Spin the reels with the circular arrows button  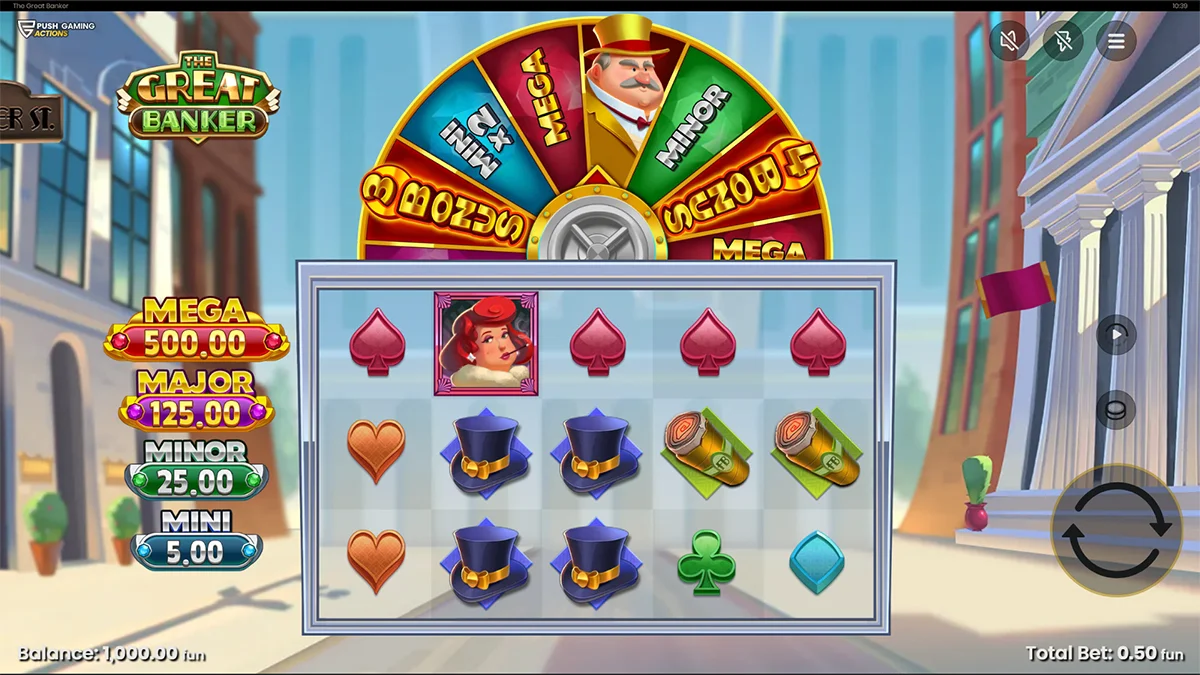click(1115, 528)
